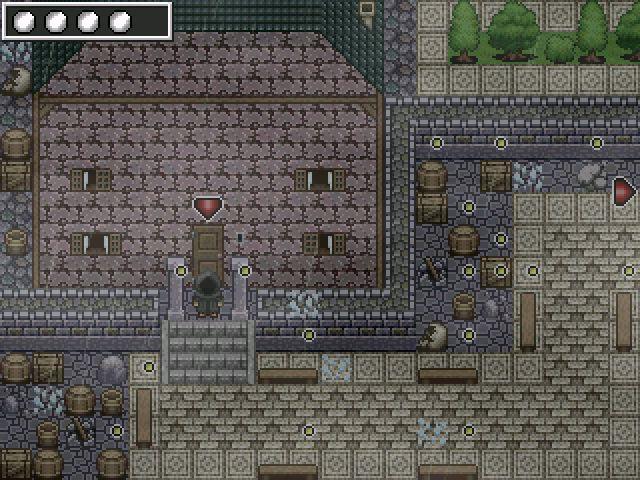This screenshot has width=640, height=480.
Task: Click the red down-arrow marker above the door
Action: 207,208
